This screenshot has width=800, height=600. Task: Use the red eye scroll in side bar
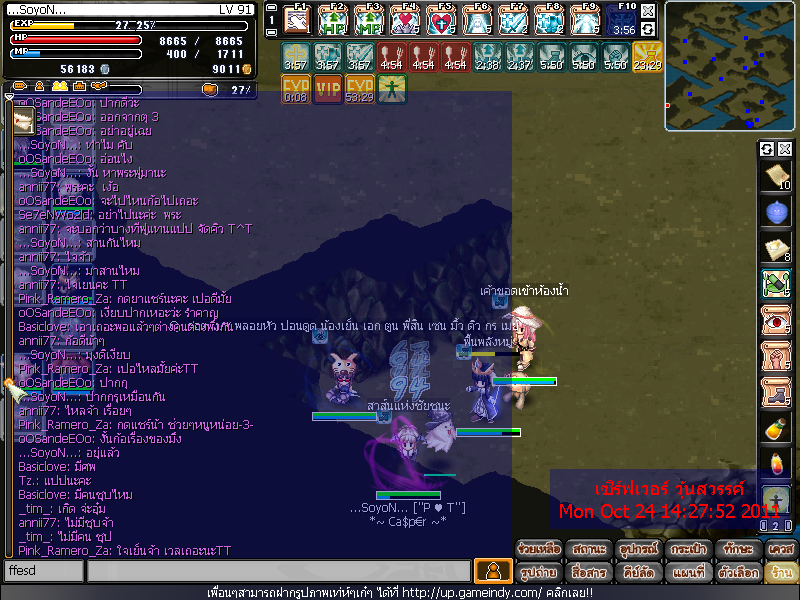[x=776, y=320]
